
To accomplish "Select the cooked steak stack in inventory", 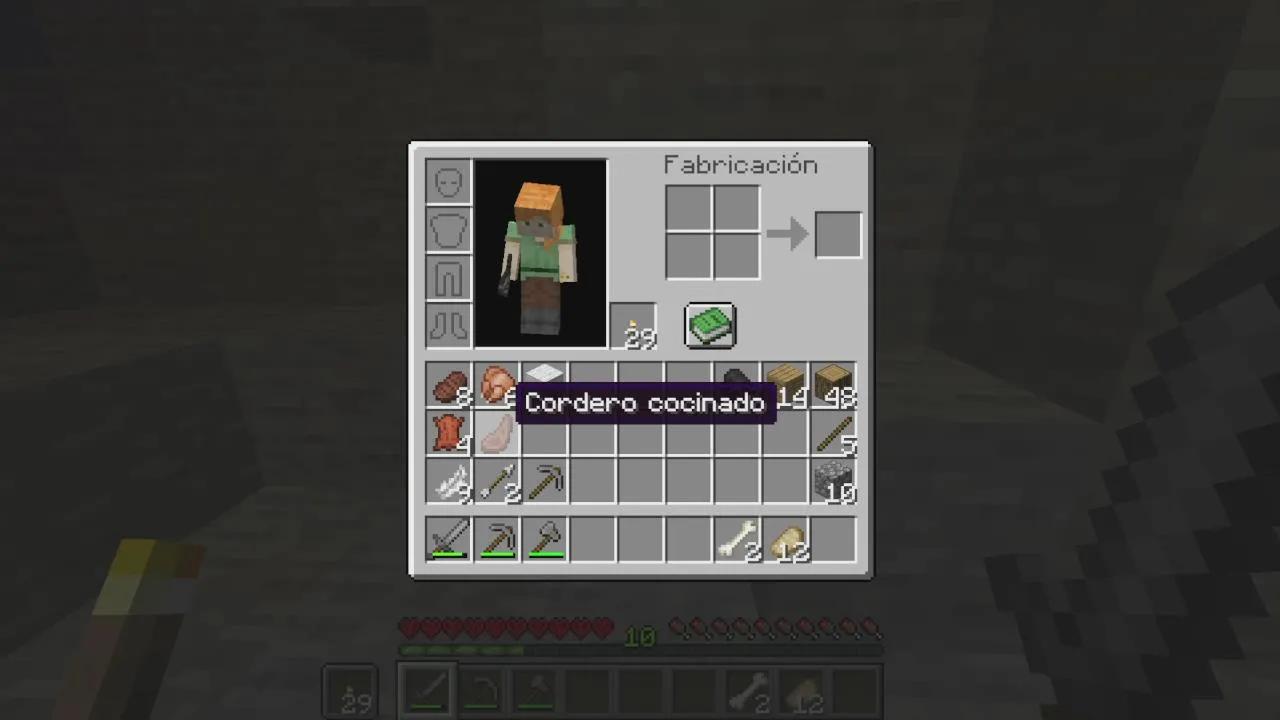I will point(448,387).
